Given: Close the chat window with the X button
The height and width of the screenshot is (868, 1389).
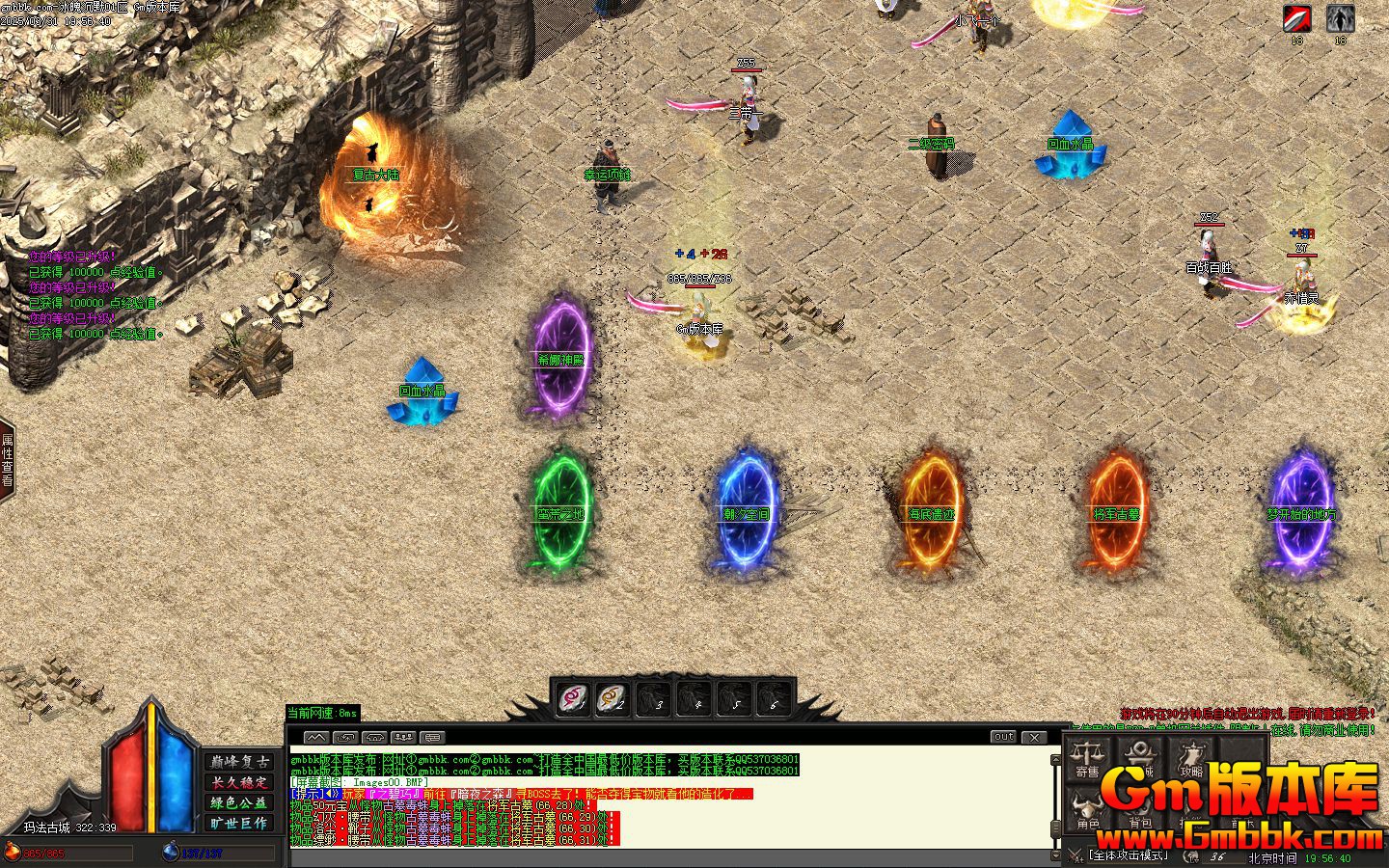Looking at the screenshot, I should pyautogui.click(x=1034, y=737).
